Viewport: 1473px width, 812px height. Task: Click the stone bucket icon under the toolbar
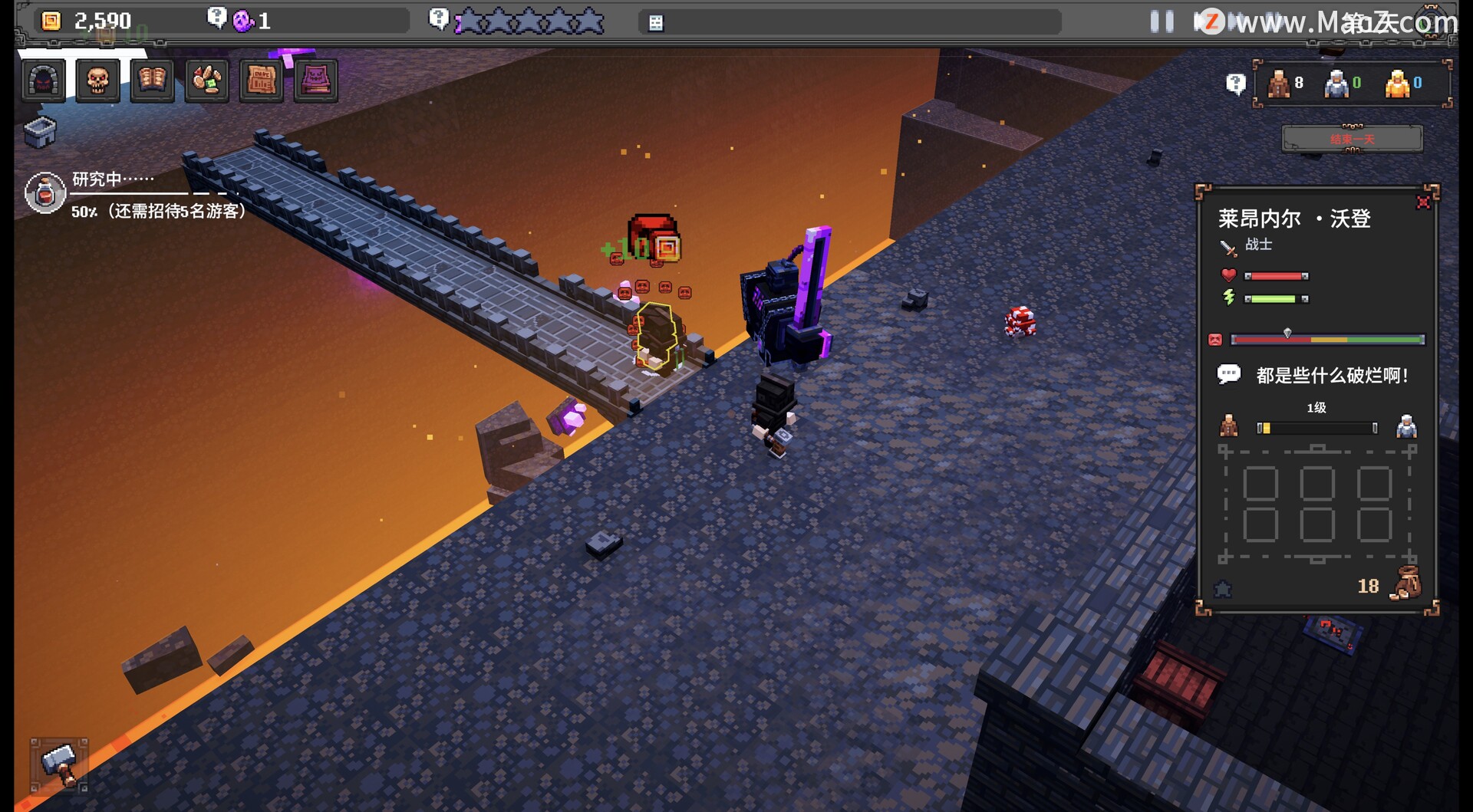pos(40,132)
